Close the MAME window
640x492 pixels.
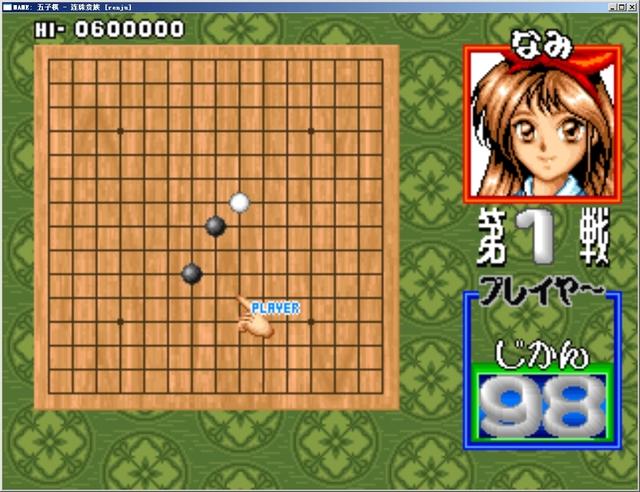point(630,6)
